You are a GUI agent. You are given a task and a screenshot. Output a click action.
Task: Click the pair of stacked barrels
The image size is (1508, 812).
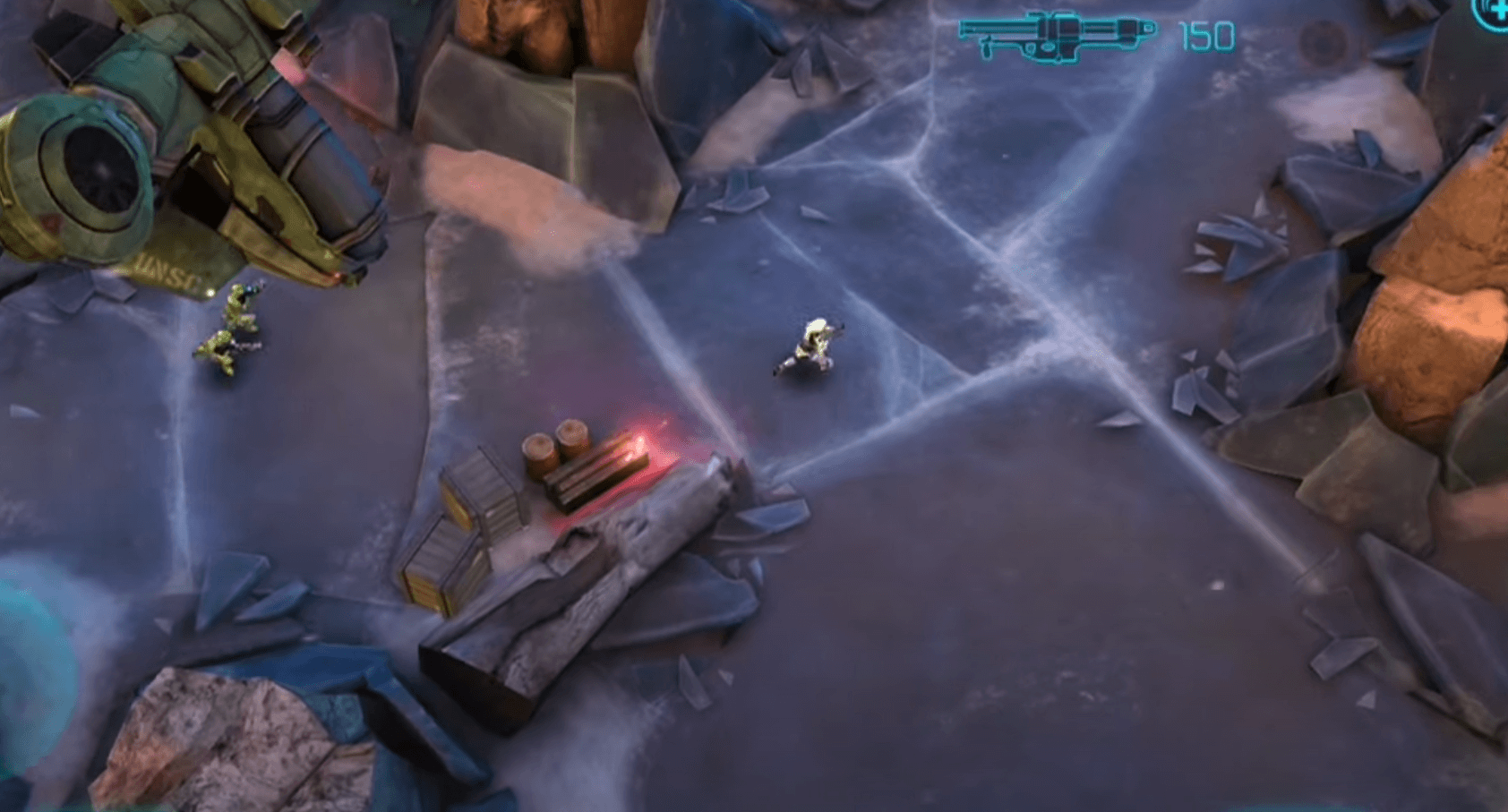(555, 443)
